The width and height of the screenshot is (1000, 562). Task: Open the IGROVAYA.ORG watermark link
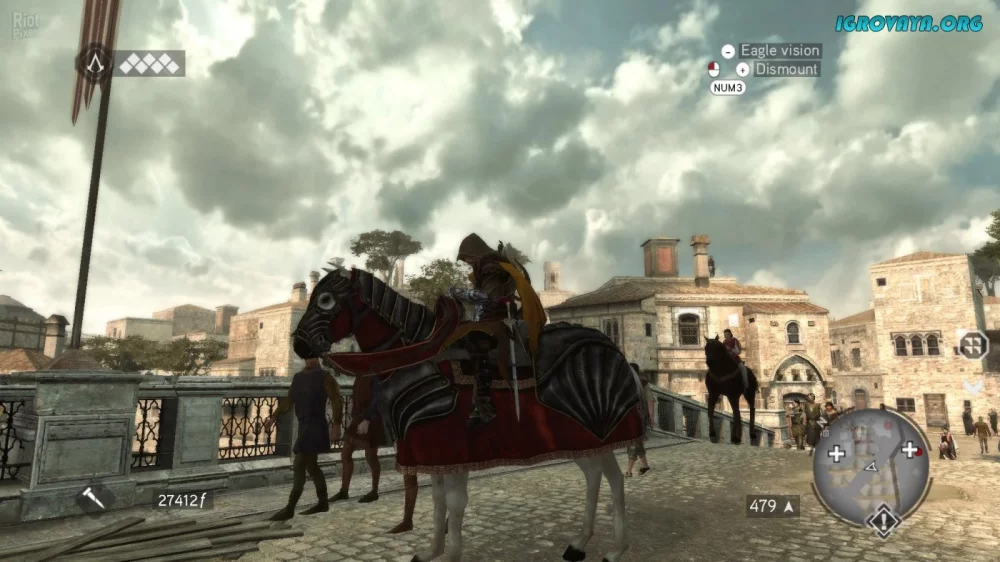(910, 23)
